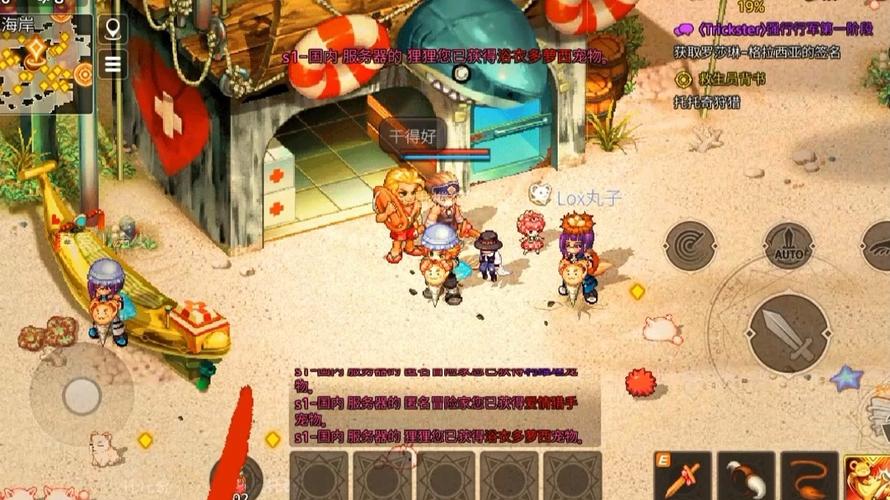
Task: Tap the map location pin button
Action: point(112,27)
